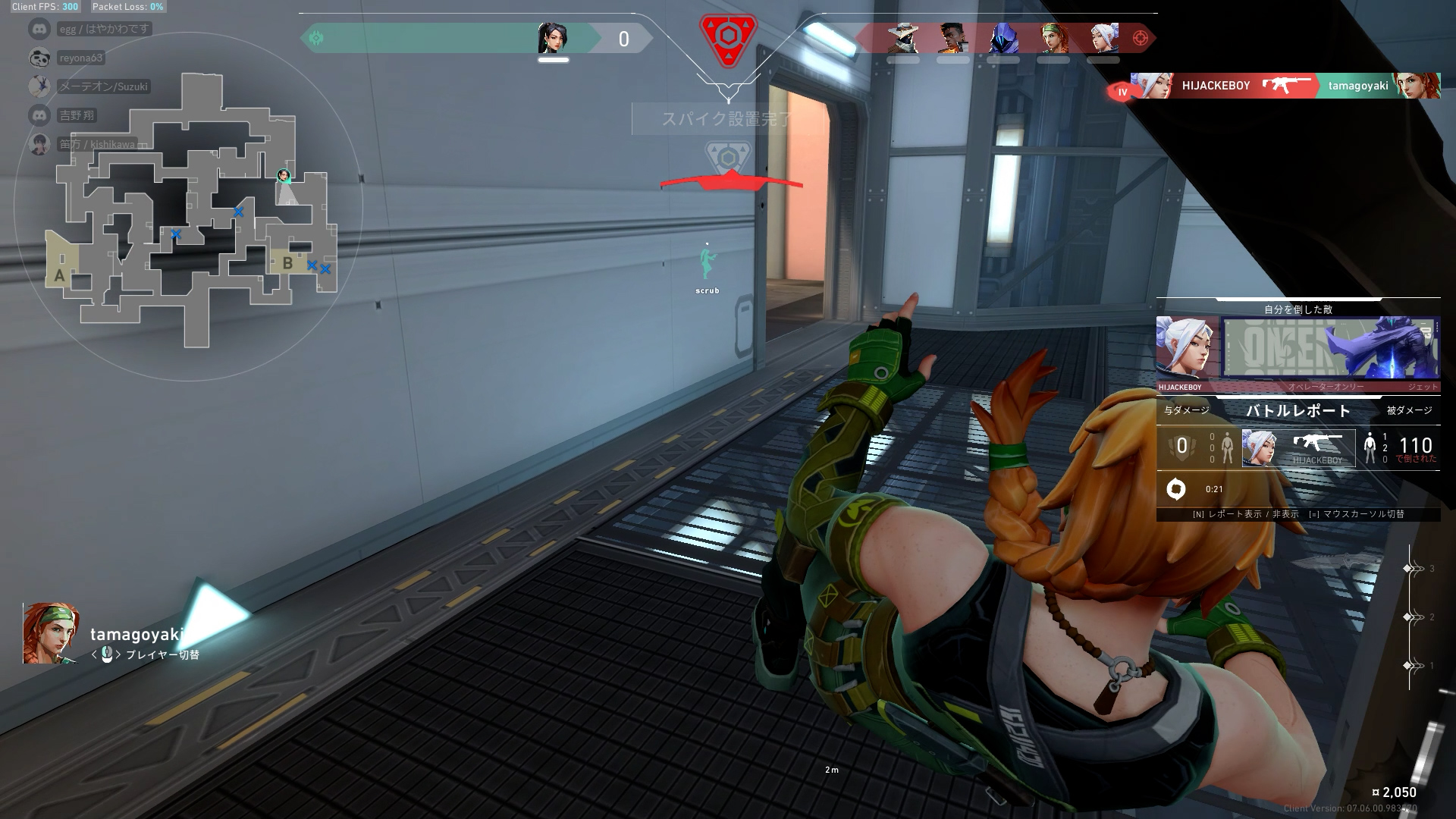Click the egg / はやかわです Discord overlay entry

104,29
